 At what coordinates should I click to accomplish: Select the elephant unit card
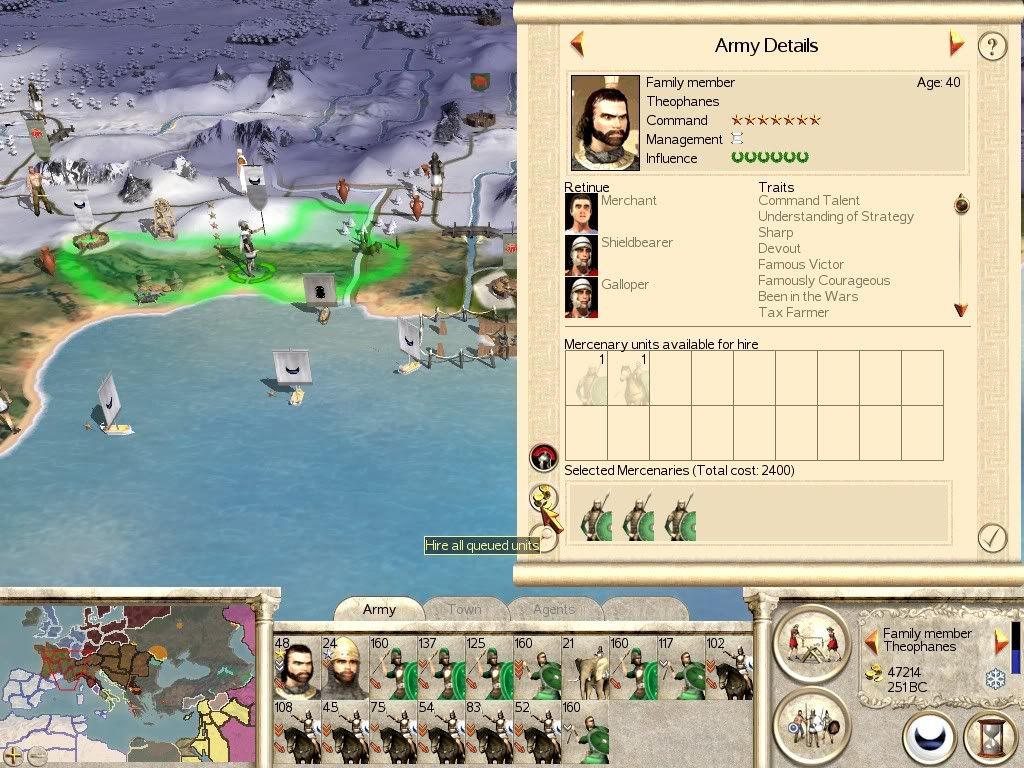[584, 667]
